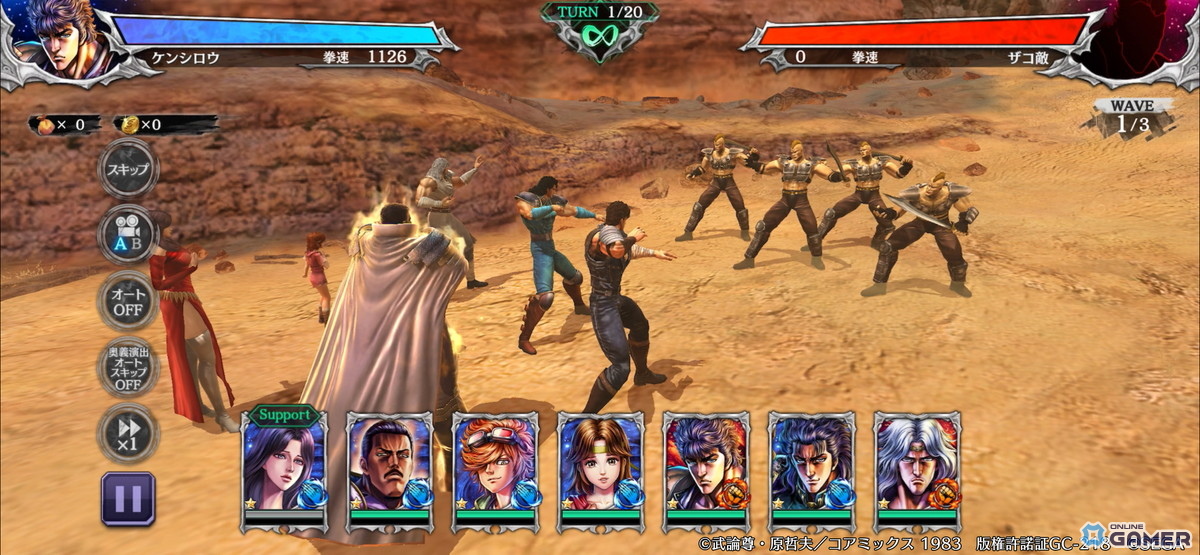Viewport: 1200px width, 555px height.
Task: Toggle 奥義演出 auto skip setting
Action: (127, 367)
